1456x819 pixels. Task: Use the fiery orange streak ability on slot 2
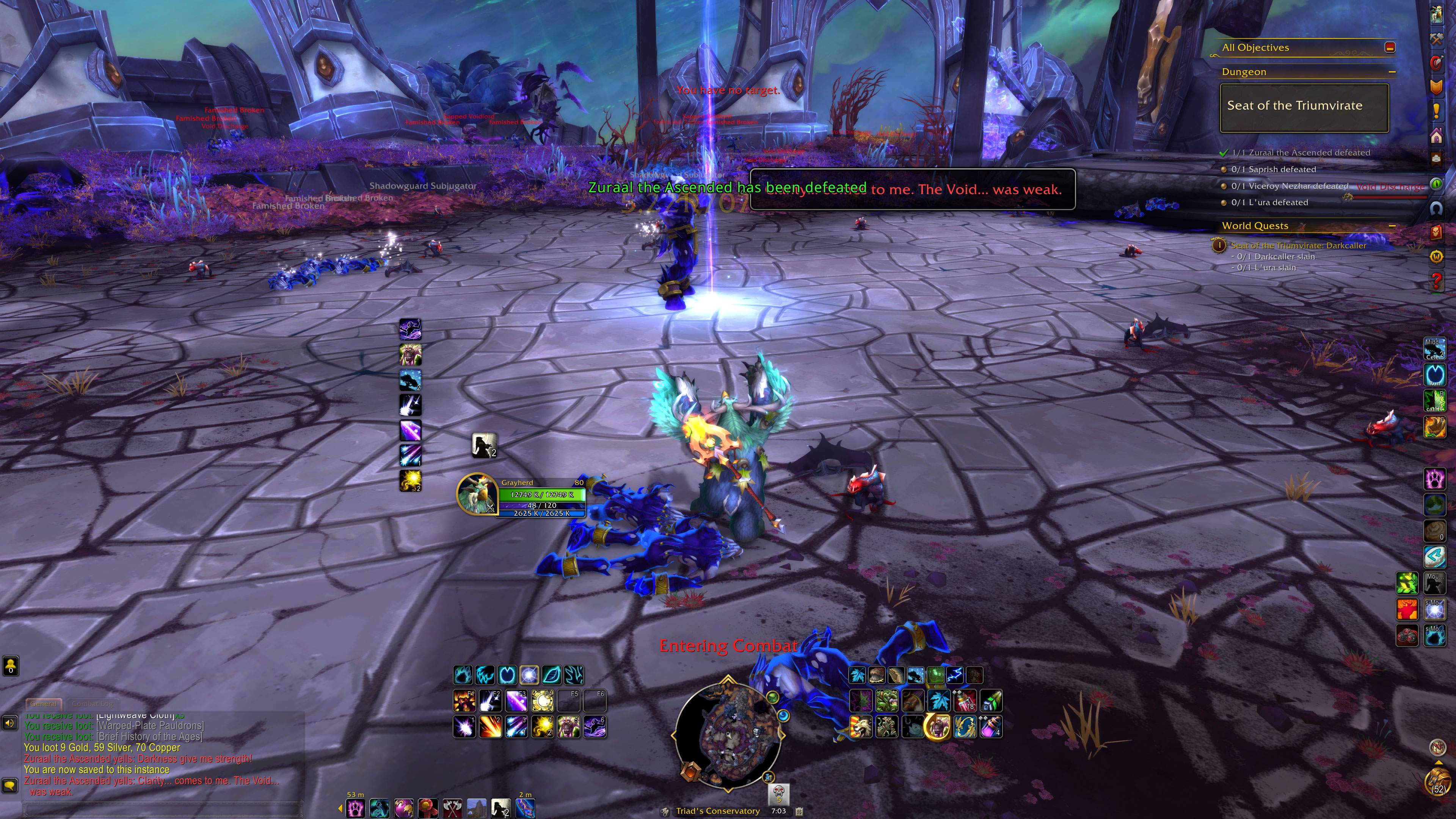[490, 727]
